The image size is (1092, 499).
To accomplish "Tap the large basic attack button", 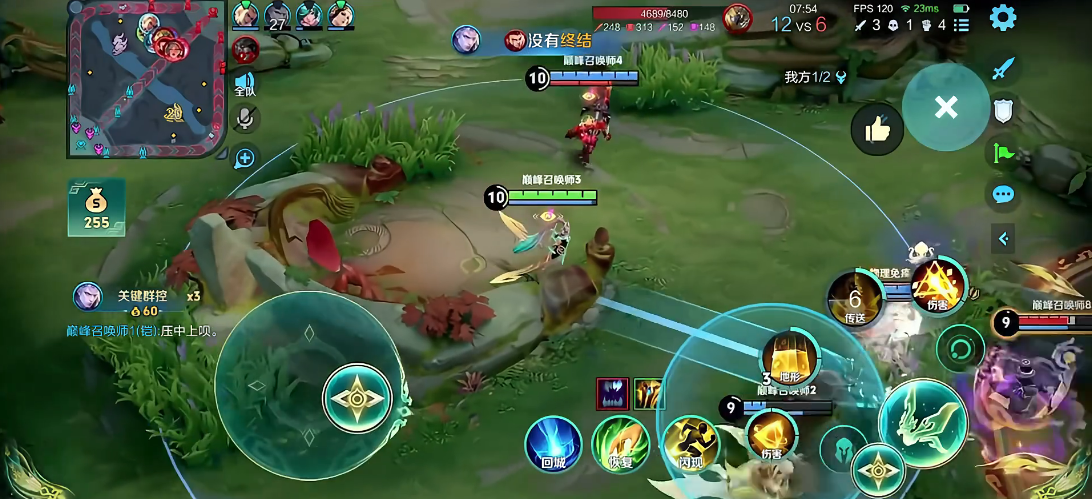I will 922,423.
